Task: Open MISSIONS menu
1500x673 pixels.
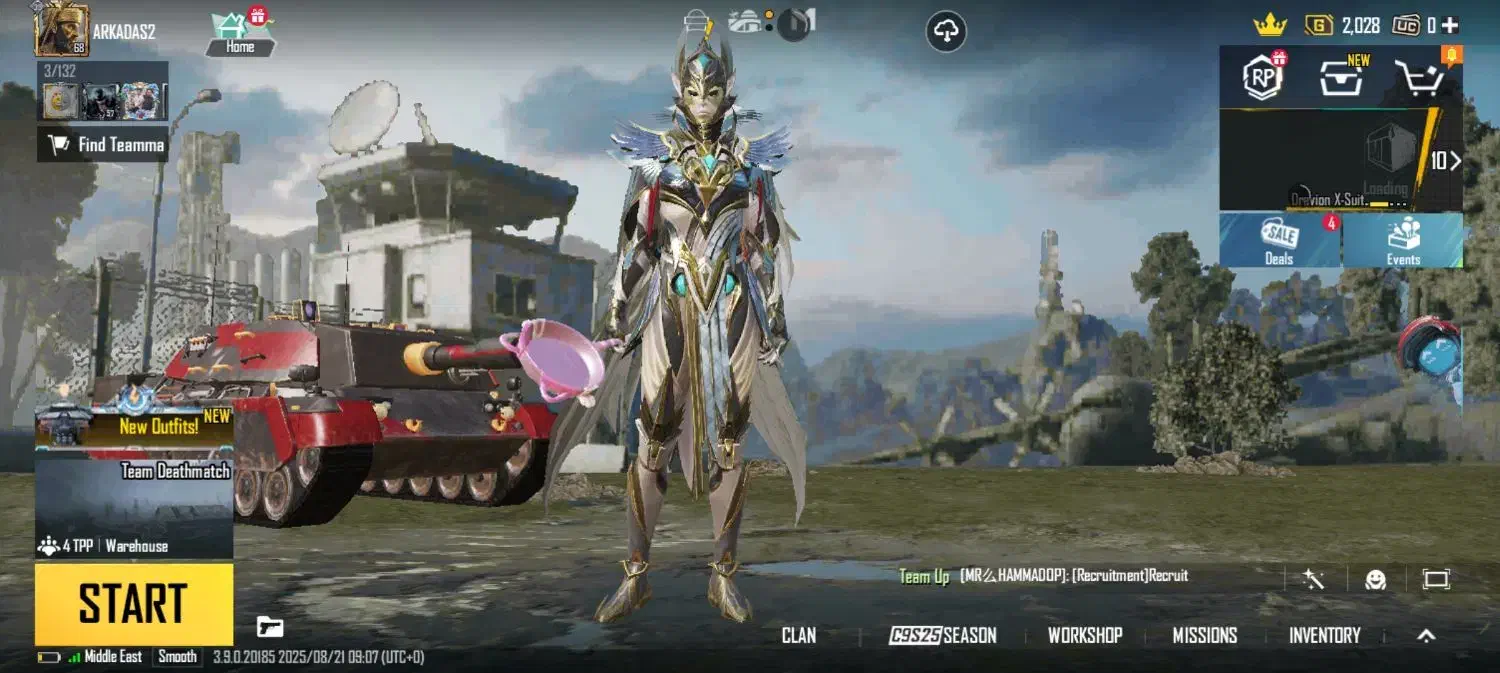Action: click(1204, 635)
